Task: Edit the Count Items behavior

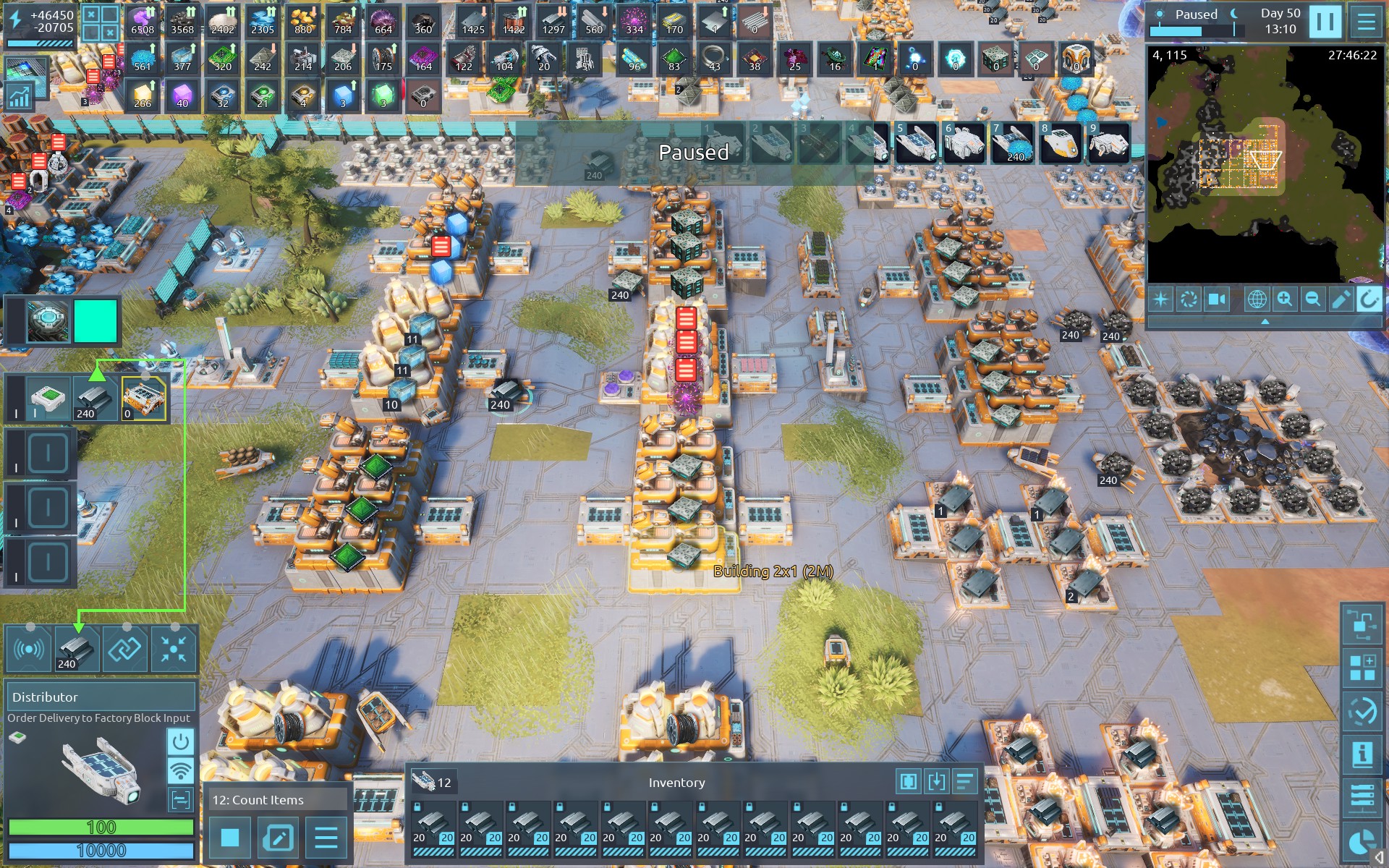Action: click(x=278, y=838)
